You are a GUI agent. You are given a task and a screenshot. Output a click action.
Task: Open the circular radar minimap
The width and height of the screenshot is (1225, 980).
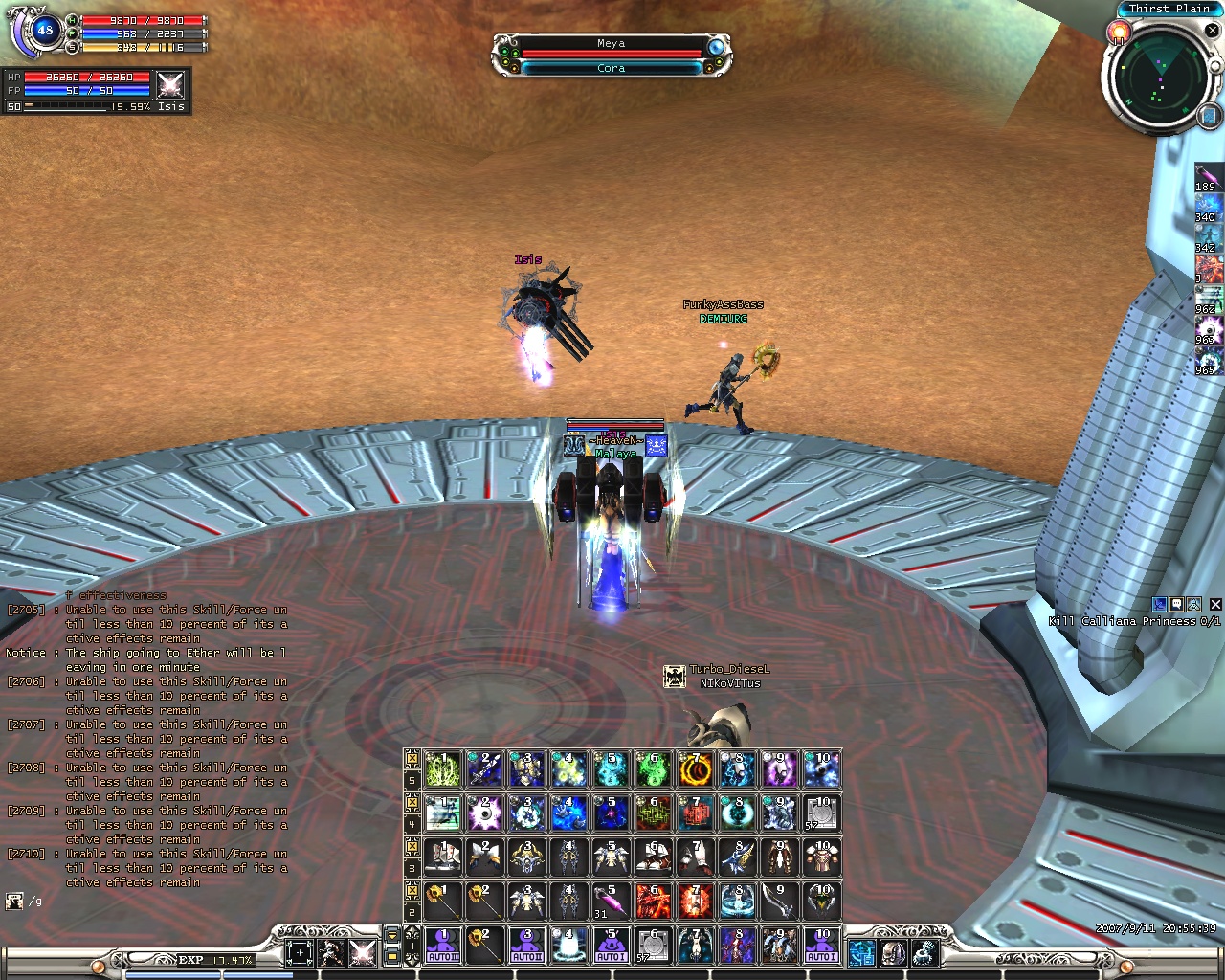[1161, 75]
